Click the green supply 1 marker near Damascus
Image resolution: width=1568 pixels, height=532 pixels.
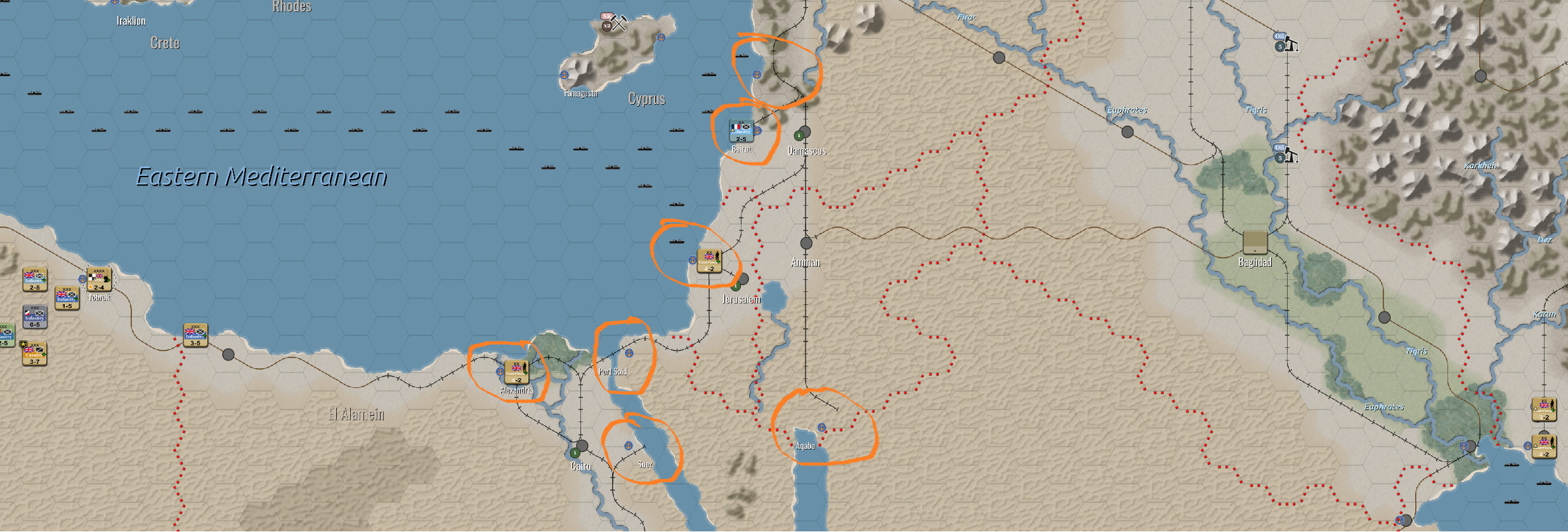[799, 135]
